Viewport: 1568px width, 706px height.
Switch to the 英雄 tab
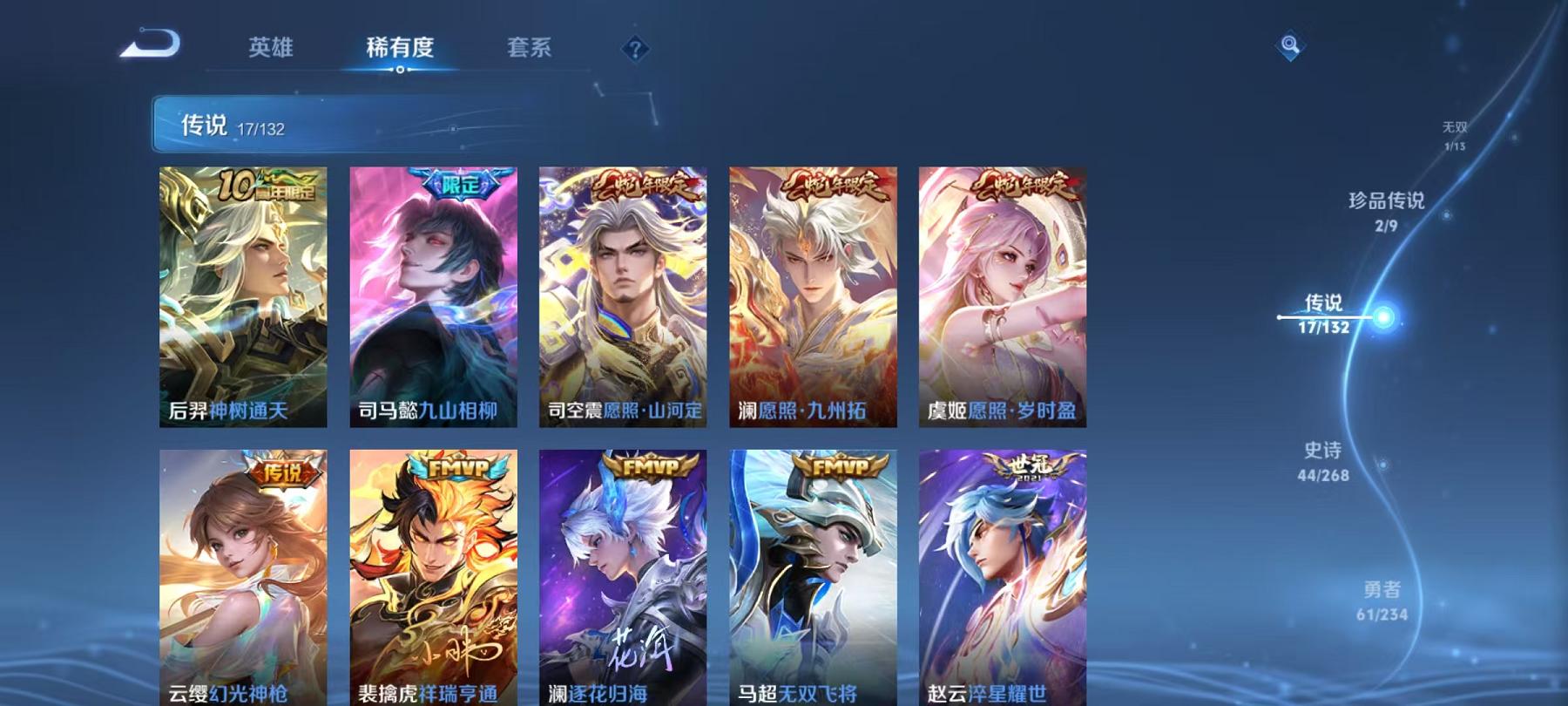(271, 50)
